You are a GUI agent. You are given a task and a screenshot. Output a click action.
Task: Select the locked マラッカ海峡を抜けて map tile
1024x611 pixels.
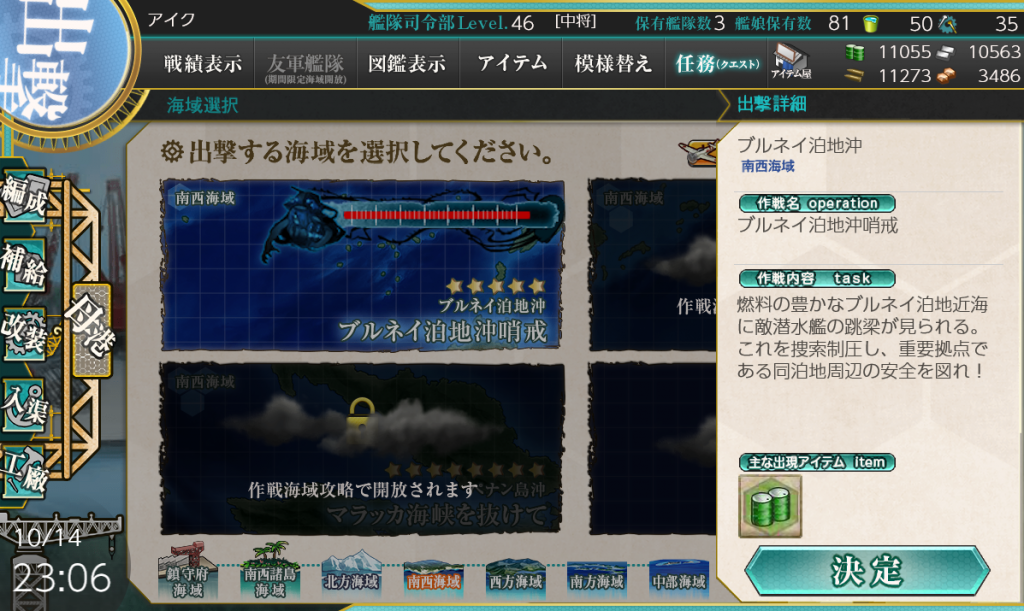pos(361,448)
